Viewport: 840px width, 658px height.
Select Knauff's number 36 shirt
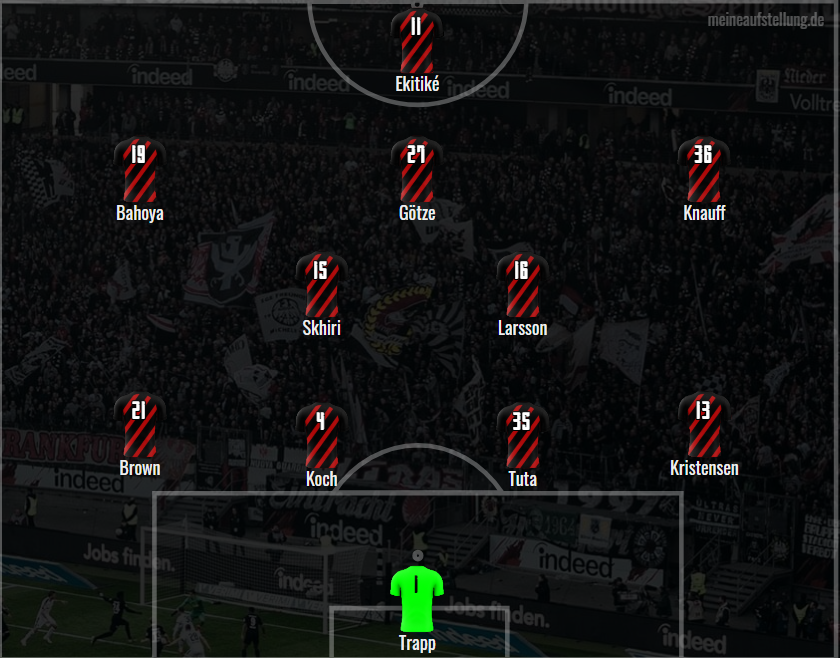point(703,170)
